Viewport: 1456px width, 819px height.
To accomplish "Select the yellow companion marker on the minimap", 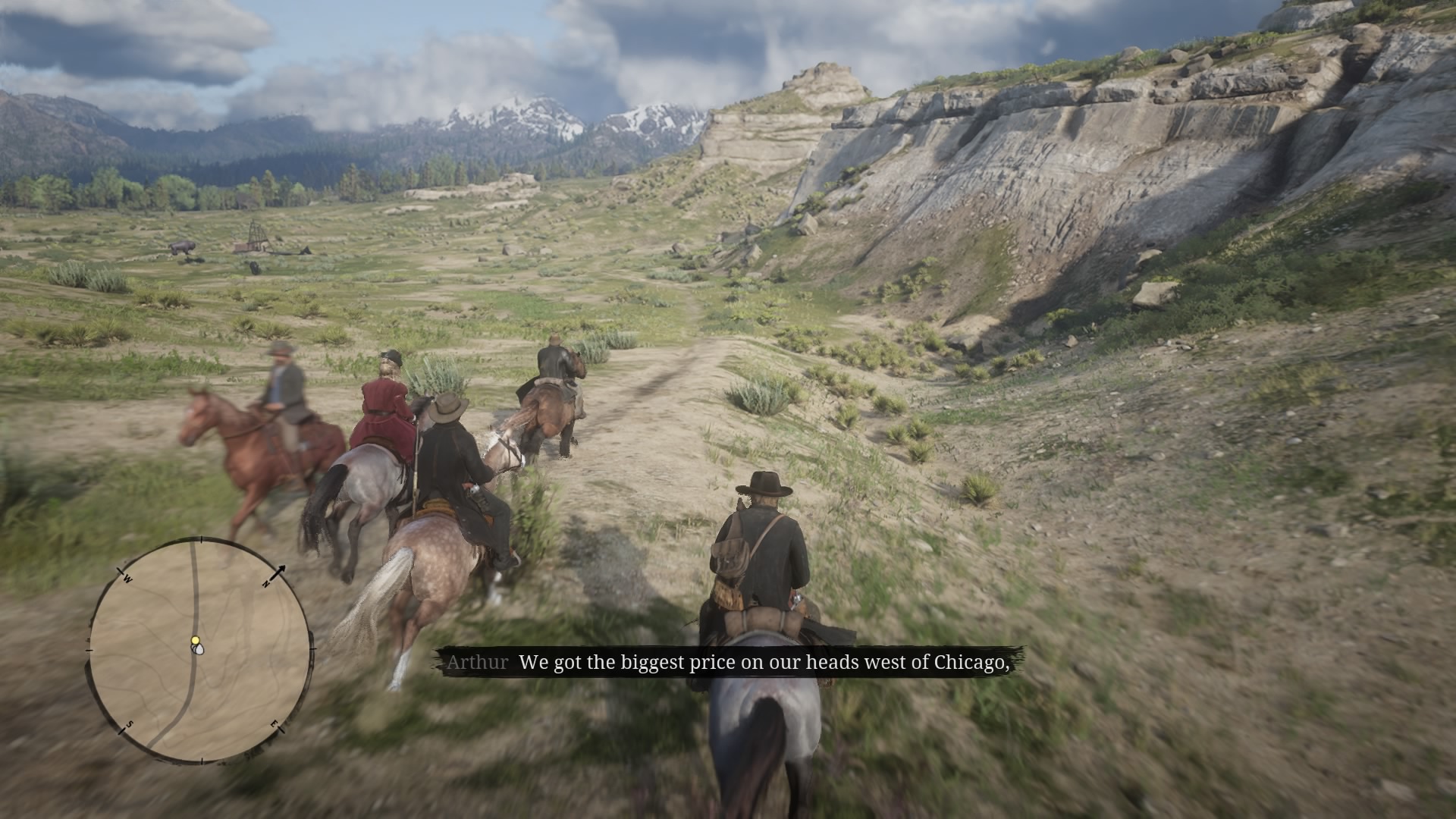I will [x=195, y=641].
